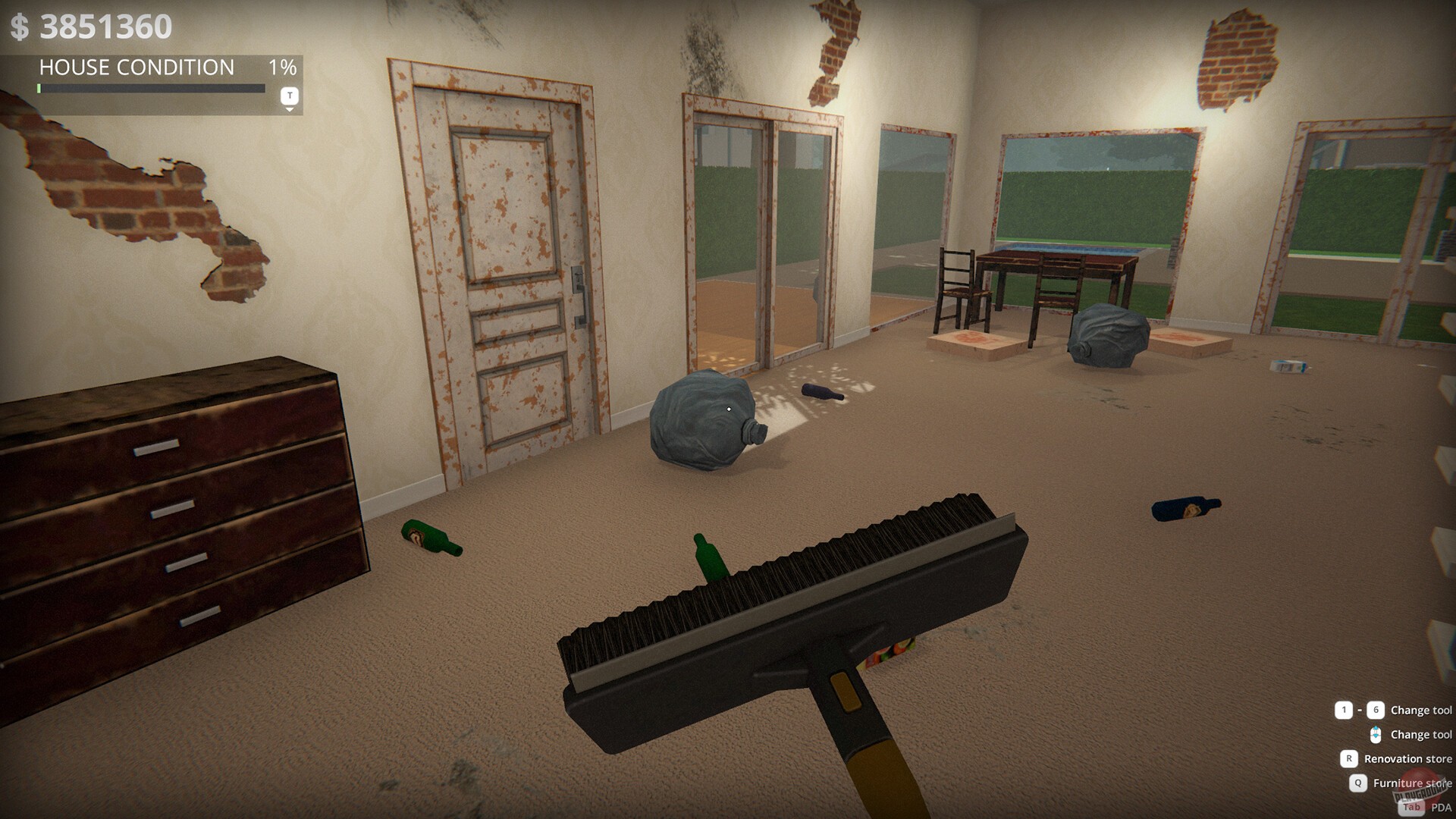
Task: Toggle house condition details with the T button
Action: point(289,95)
